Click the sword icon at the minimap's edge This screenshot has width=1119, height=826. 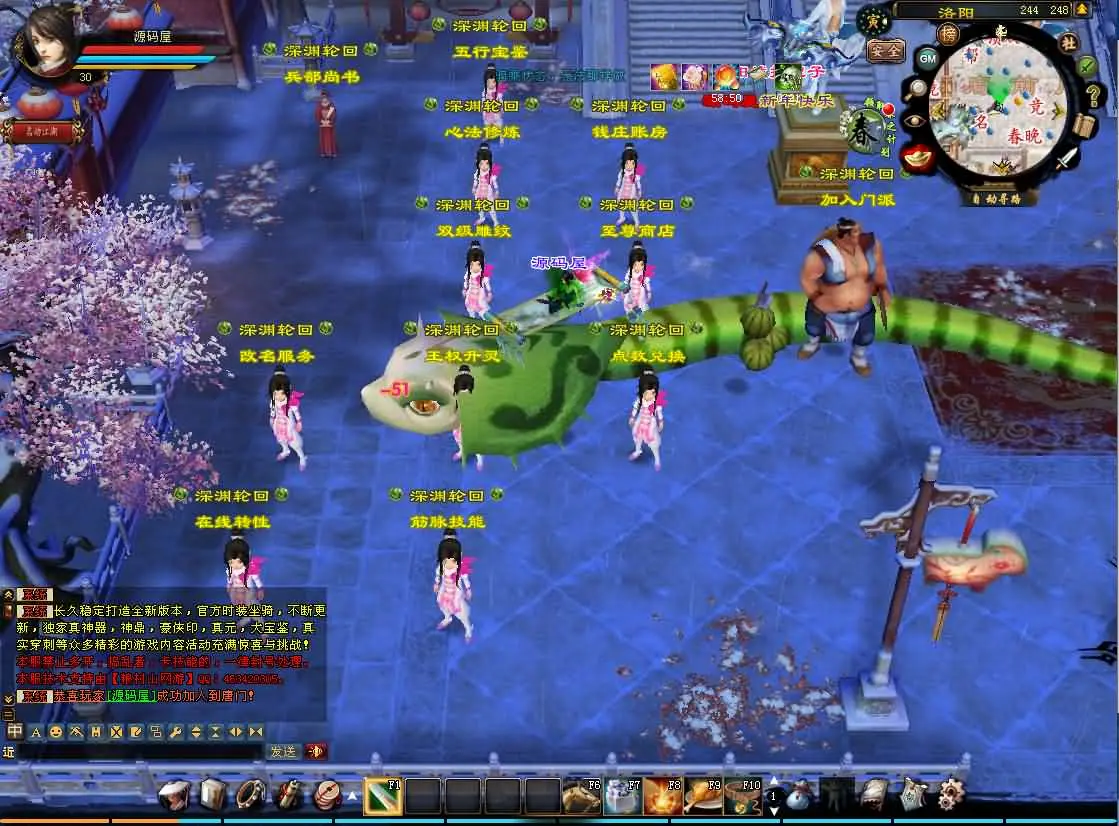pos(1068,158)
